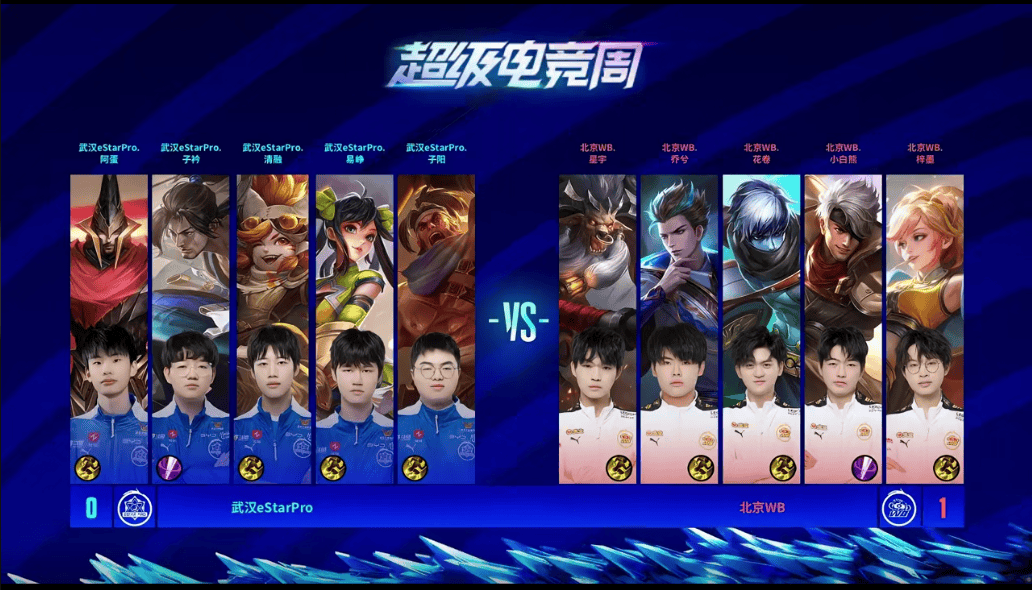
Task: Choose 乔兮's player card
Action: [x=679, y=329]
